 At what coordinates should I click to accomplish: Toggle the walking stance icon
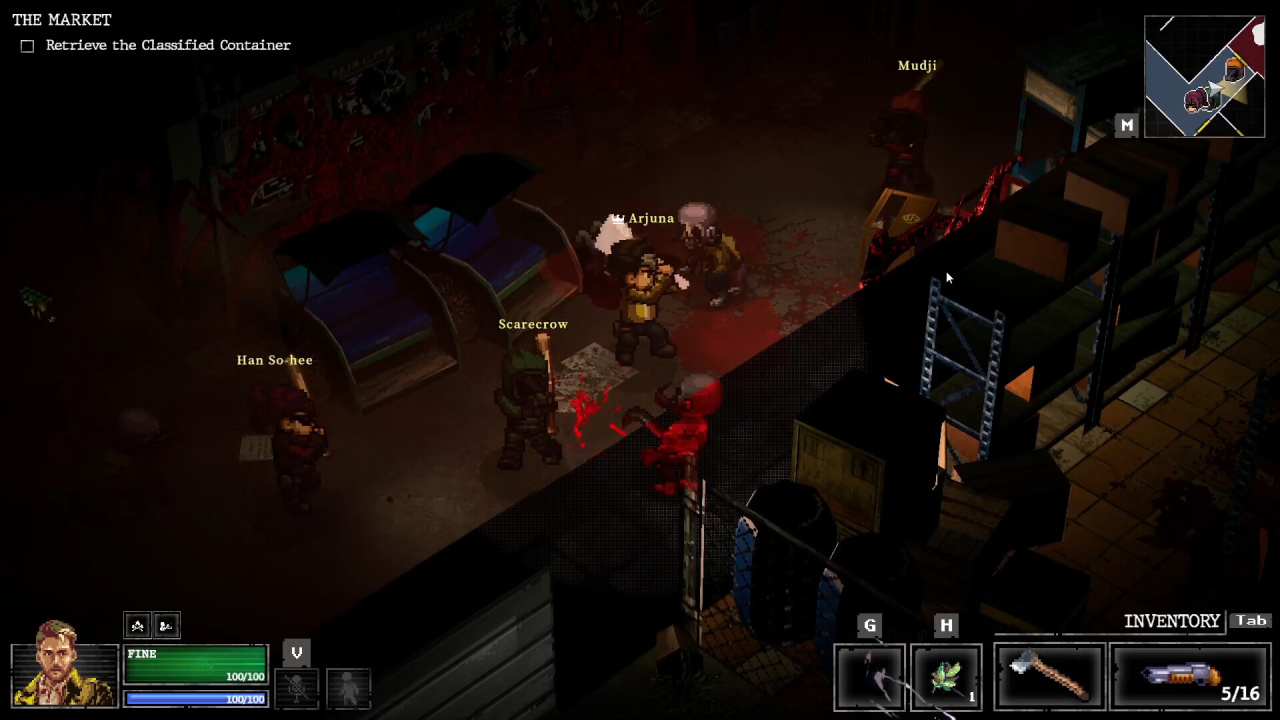pyautogui.click(x=348, y=687)
